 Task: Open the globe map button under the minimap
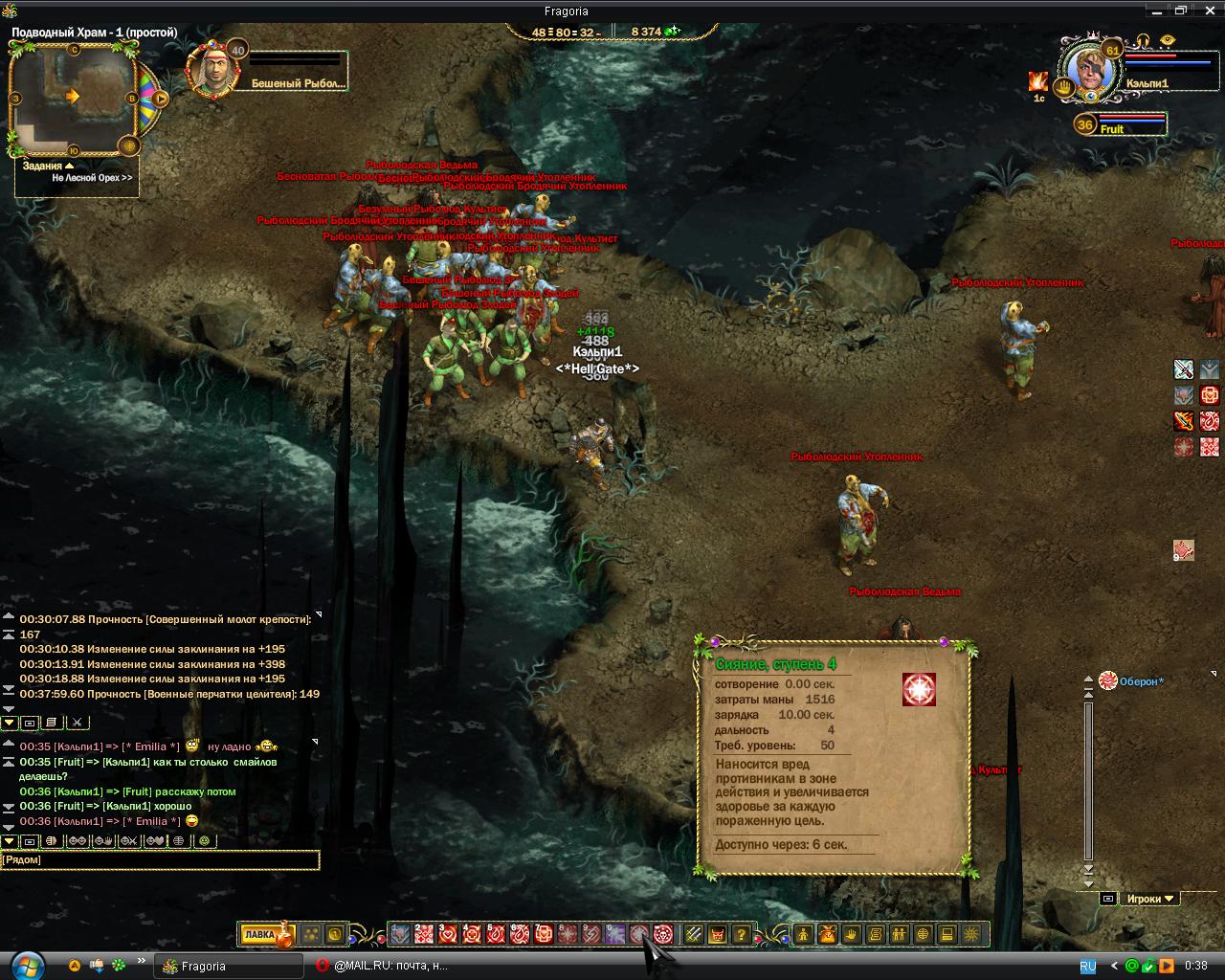click(131, 145)
